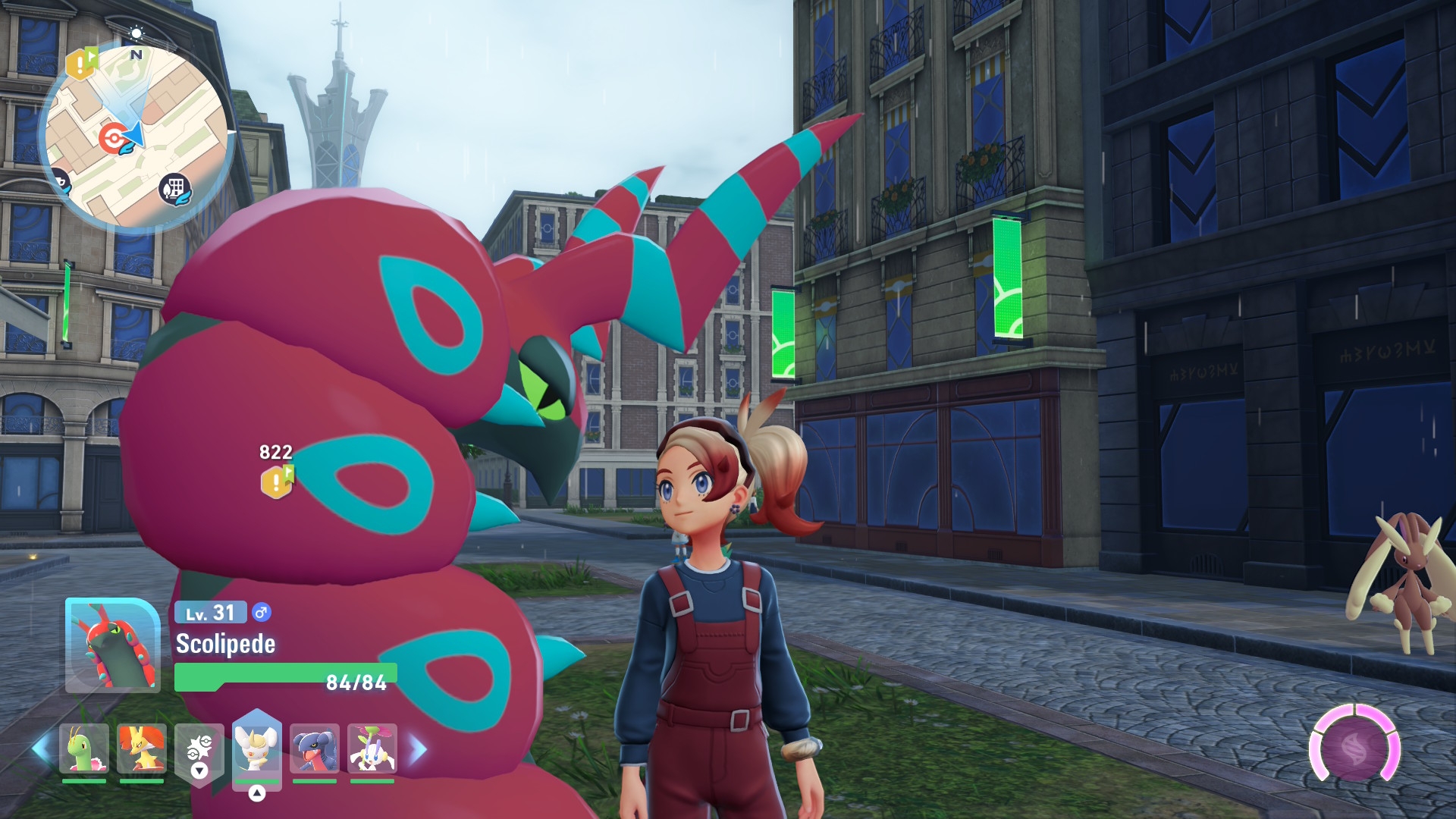This screenshot has height=819, width=1456.
Task: Click the 822 quest objective marker
Action: coord(277,482)
